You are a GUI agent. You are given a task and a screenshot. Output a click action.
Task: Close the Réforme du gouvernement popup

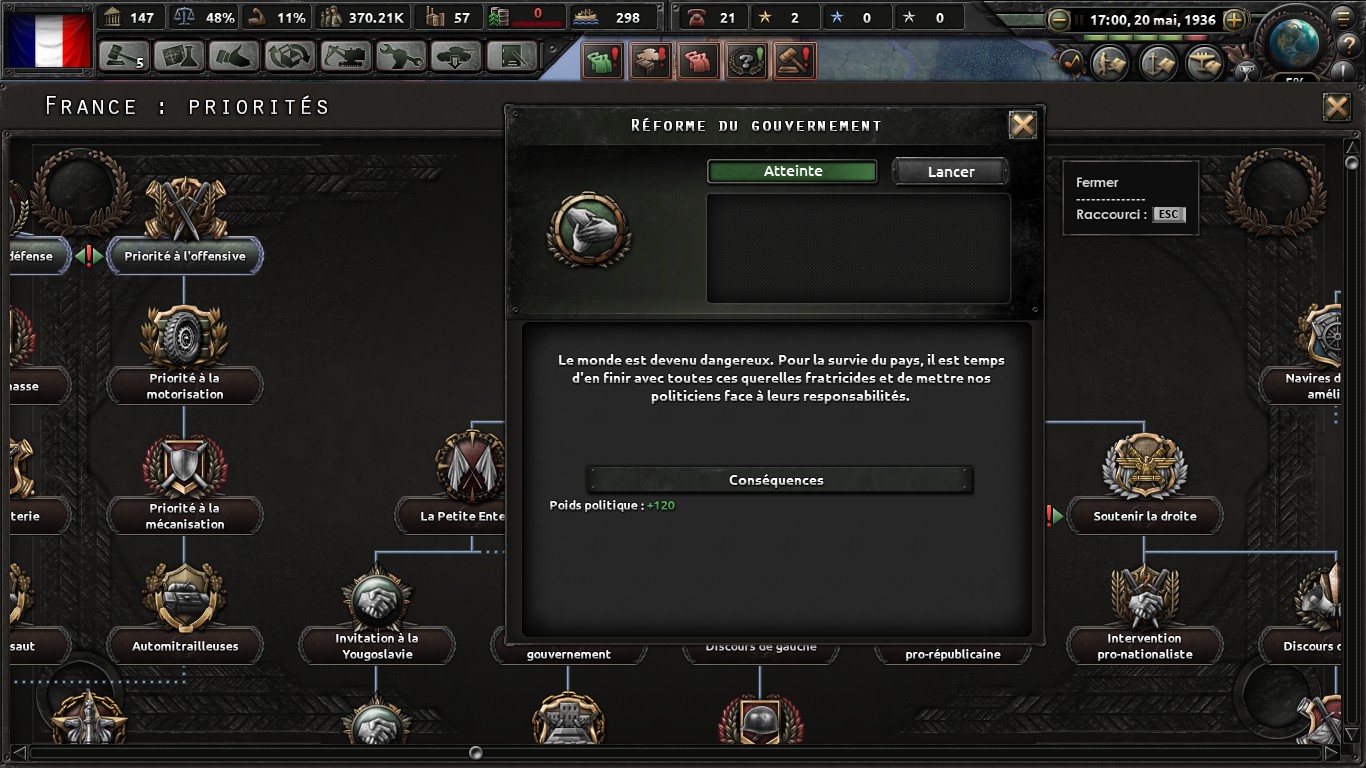pyautogui.click(x=1022, y=125)
